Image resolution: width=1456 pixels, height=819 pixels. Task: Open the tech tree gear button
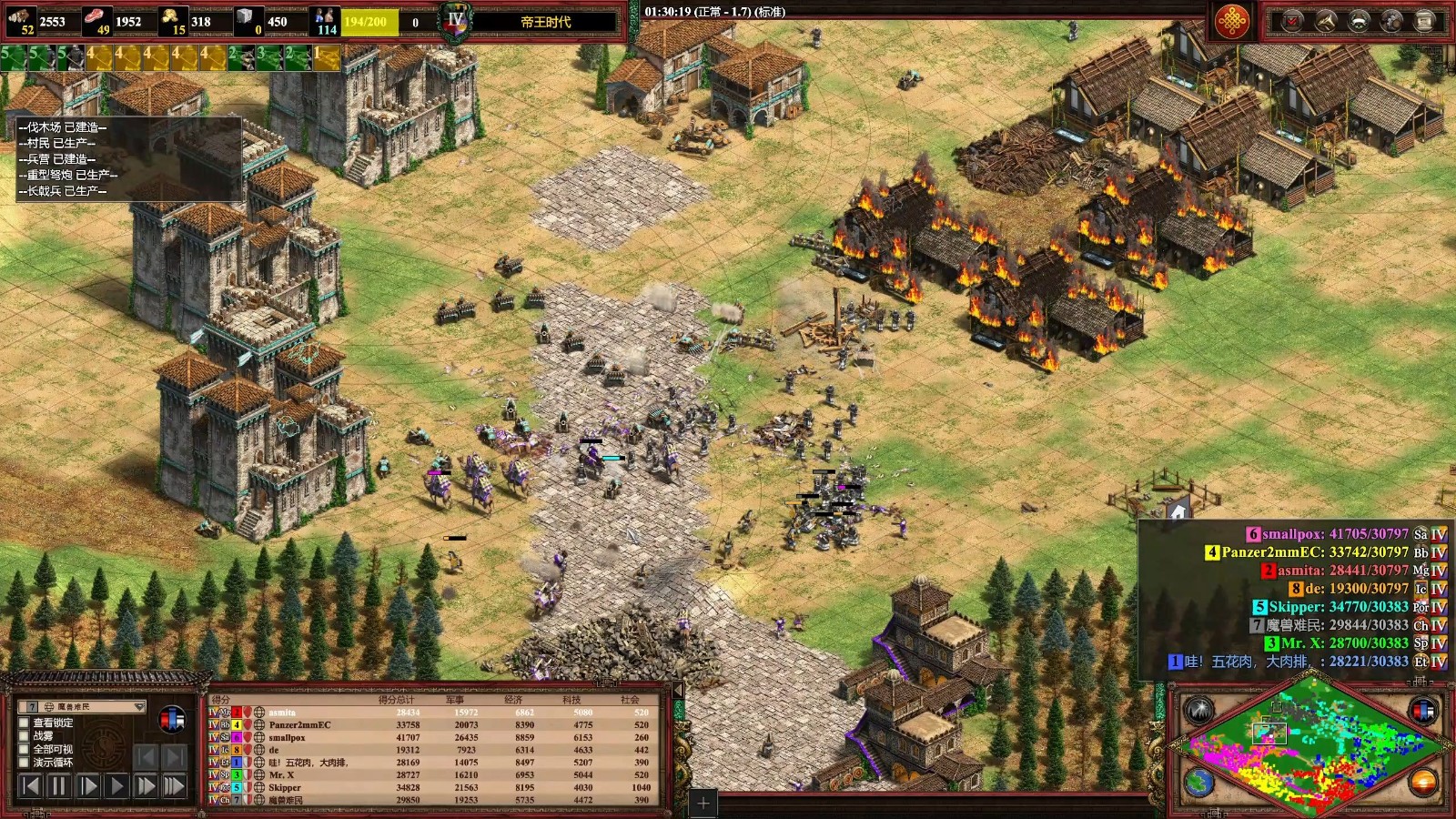(x=1392, y=21)
